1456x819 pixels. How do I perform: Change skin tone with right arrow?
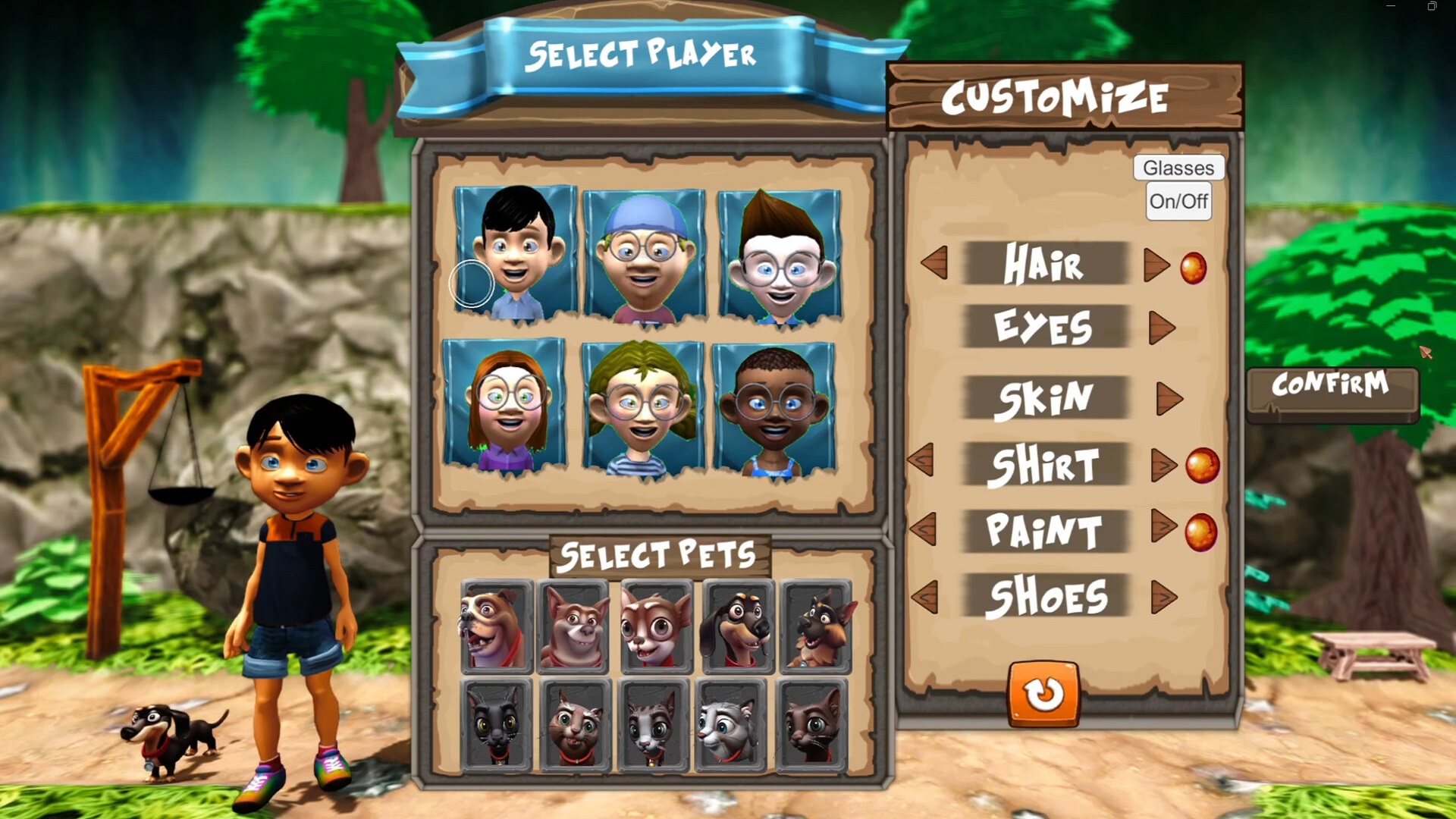tap(1168, 398)
